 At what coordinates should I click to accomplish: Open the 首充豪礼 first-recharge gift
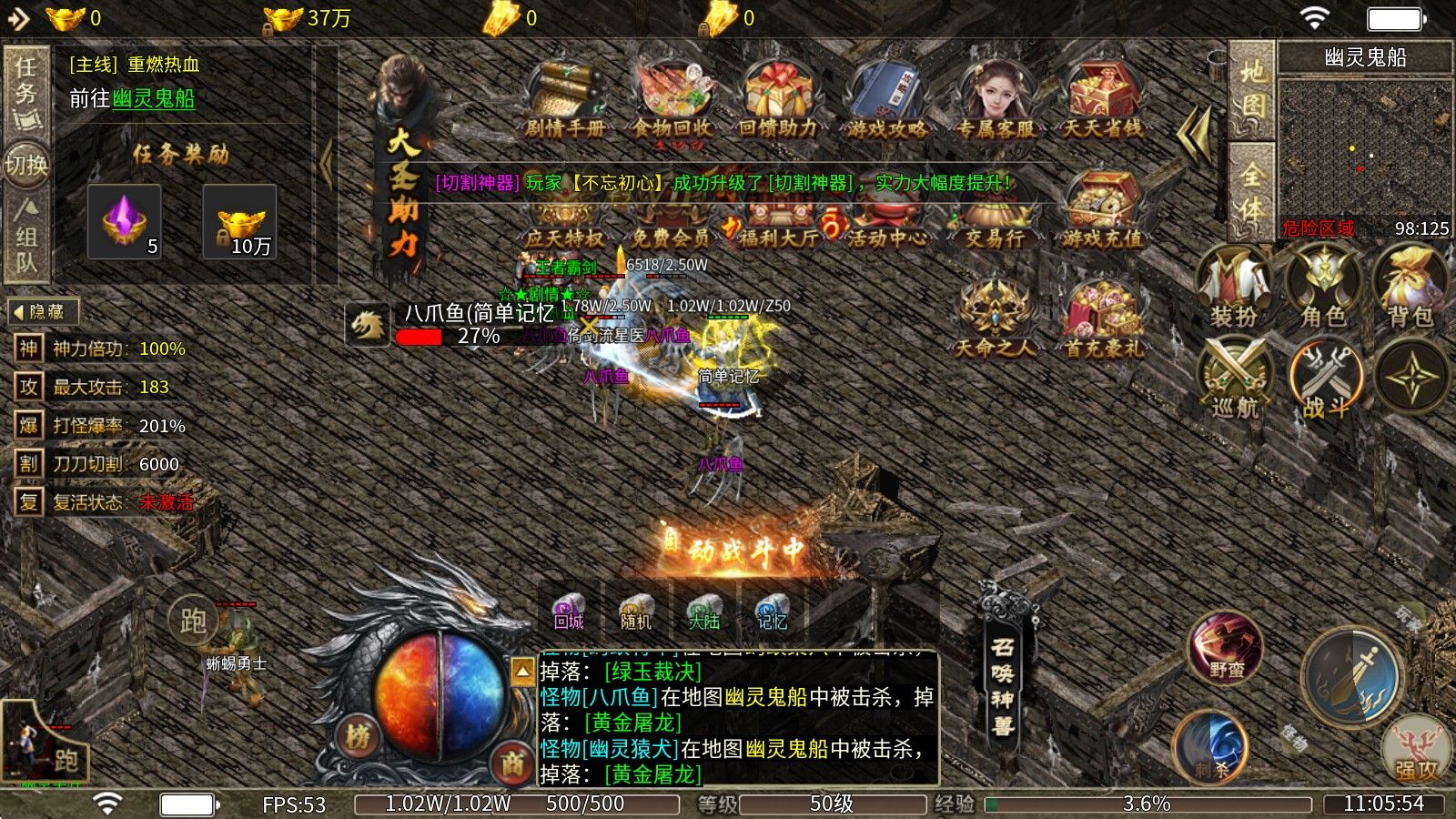tap(1104, 320)
